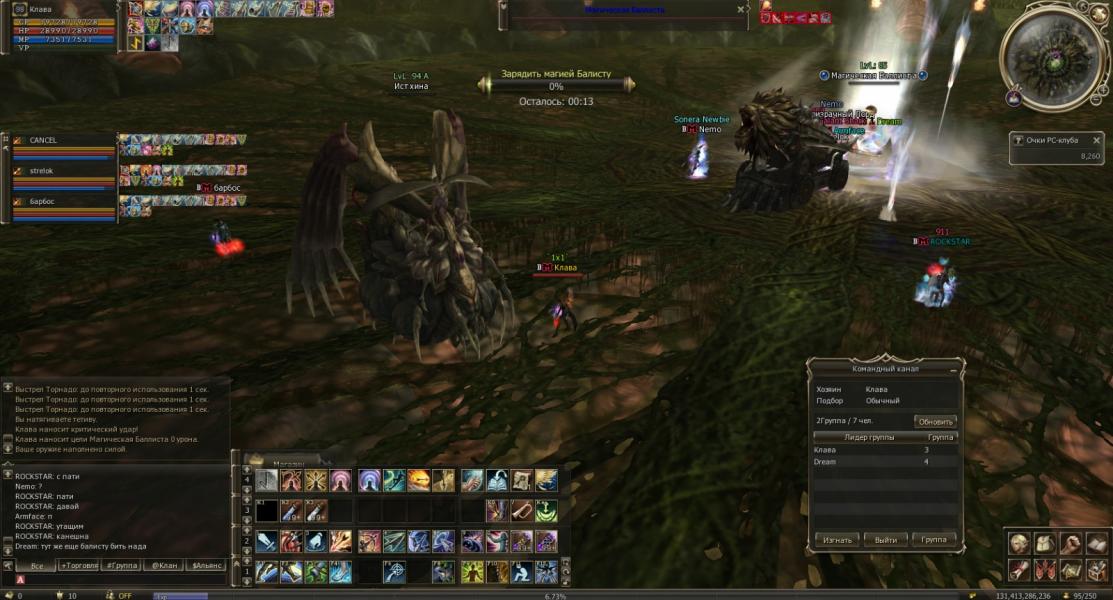Leave the channel with the Выйти button
The width and height of the screenshot is (1113, 600).
click(x=885, y=539)
